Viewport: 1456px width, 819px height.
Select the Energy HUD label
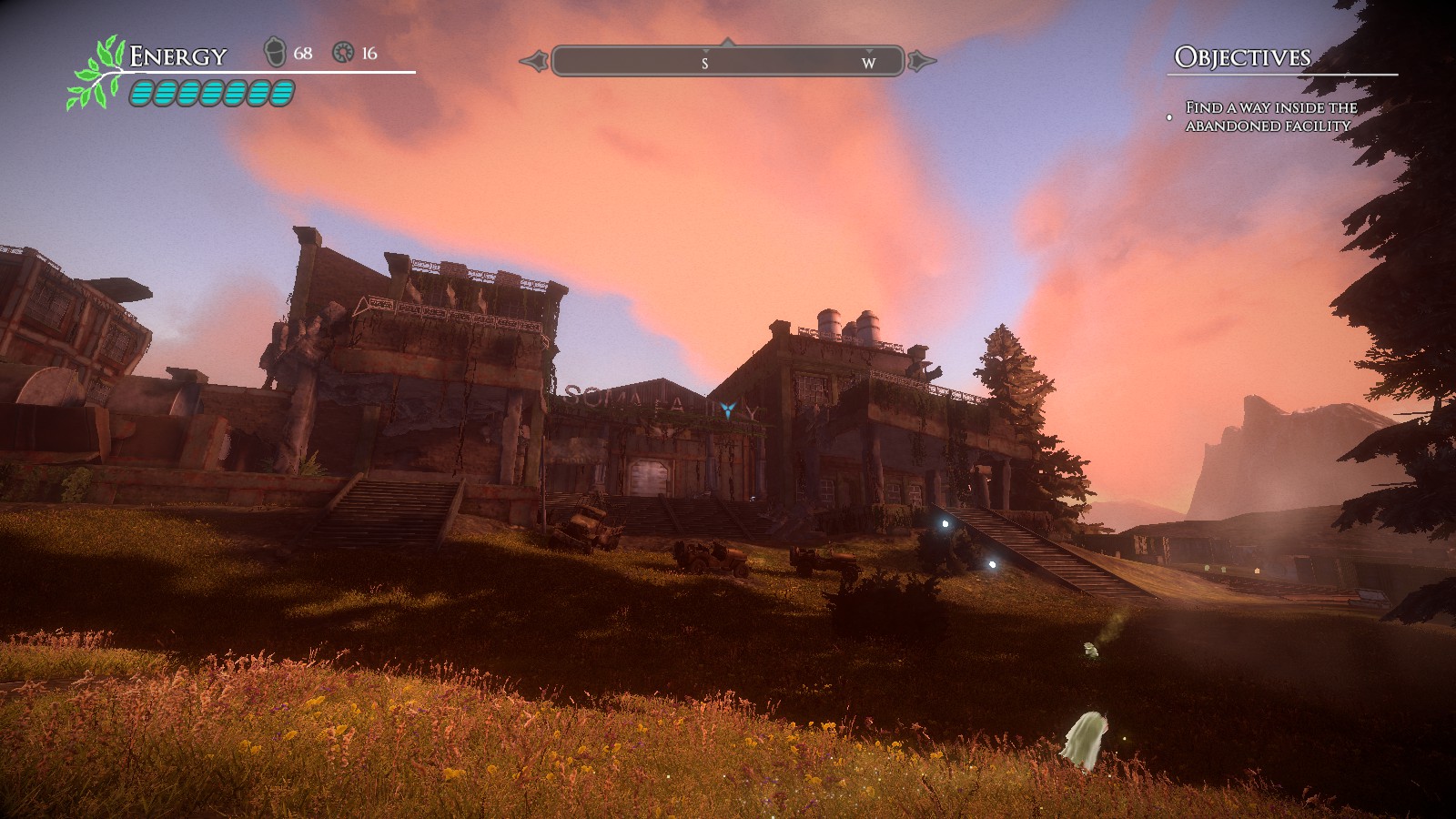[x=178, y=56]
